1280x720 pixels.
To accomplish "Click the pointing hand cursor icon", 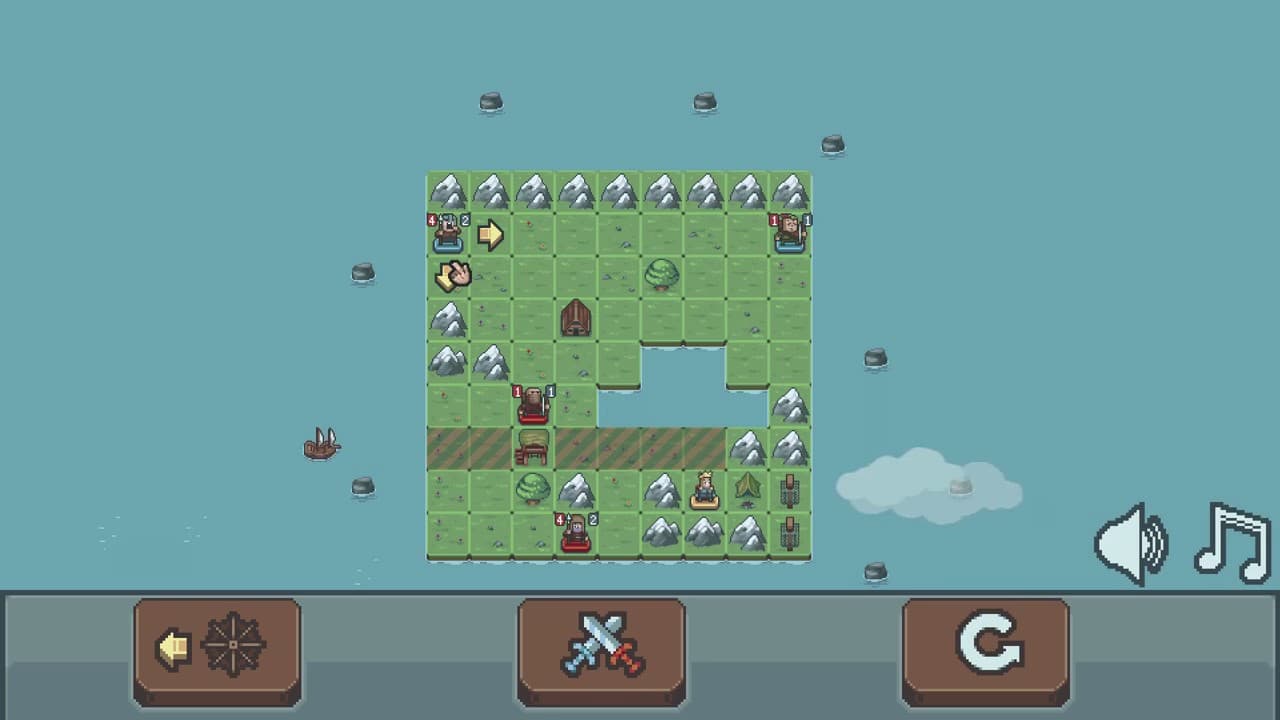I will click(452, 275).
